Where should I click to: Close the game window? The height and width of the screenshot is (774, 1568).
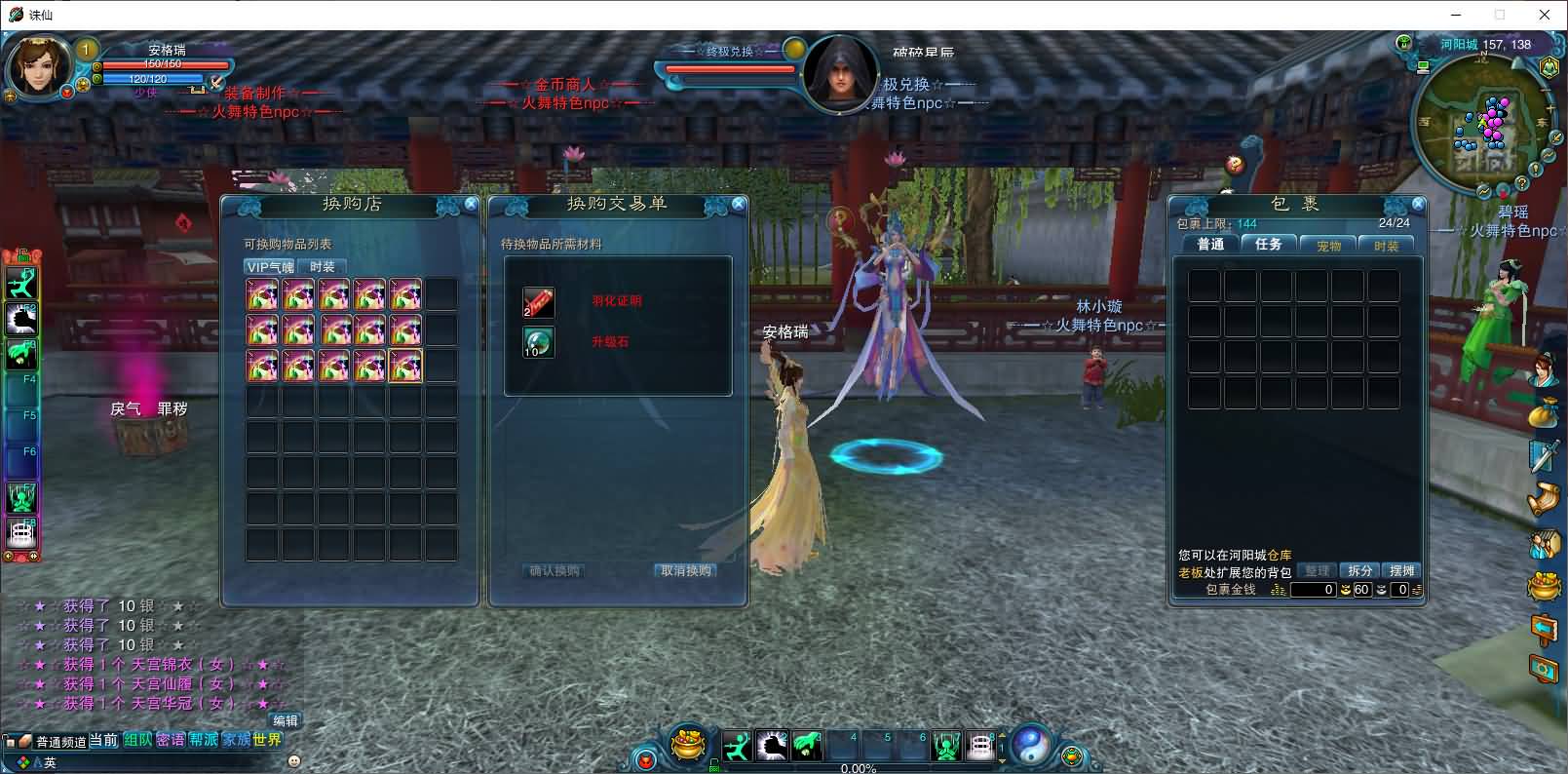(x=1545, y=15)
